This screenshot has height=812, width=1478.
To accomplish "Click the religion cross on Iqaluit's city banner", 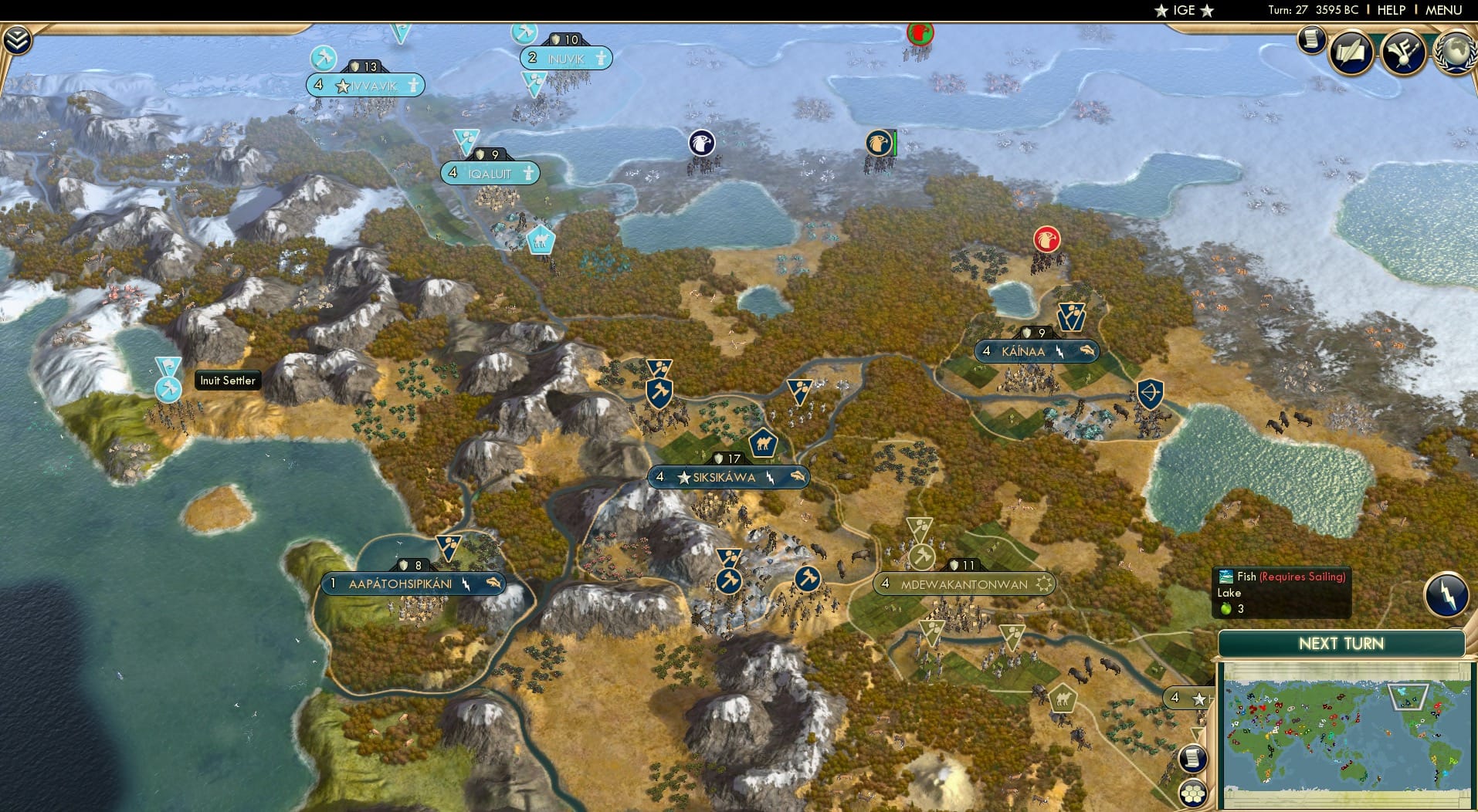I will click(528, 173).
